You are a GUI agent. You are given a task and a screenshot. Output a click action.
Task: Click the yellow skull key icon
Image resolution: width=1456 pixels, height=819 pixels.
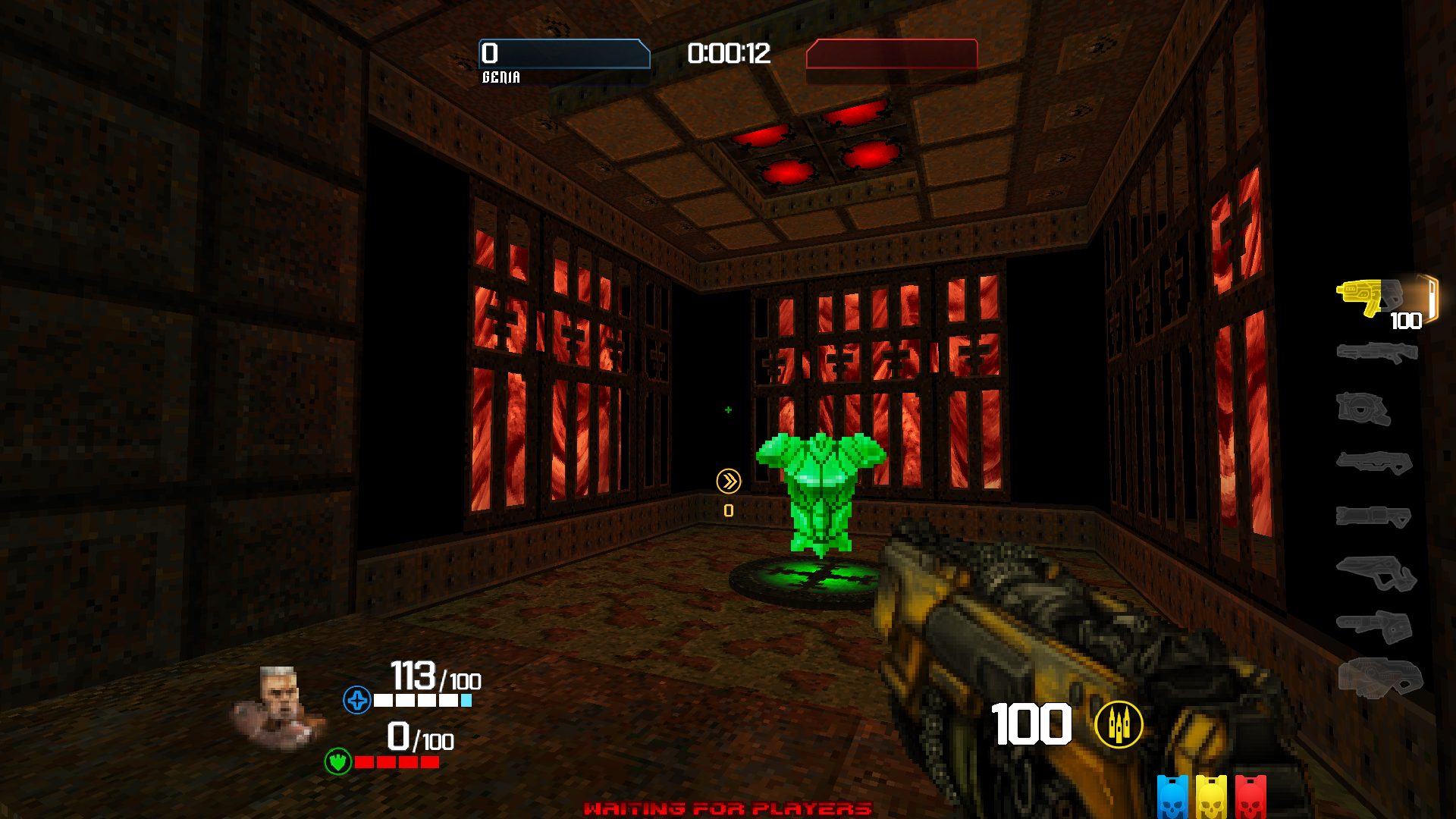pyautogui.click(x=1211, y=798)
